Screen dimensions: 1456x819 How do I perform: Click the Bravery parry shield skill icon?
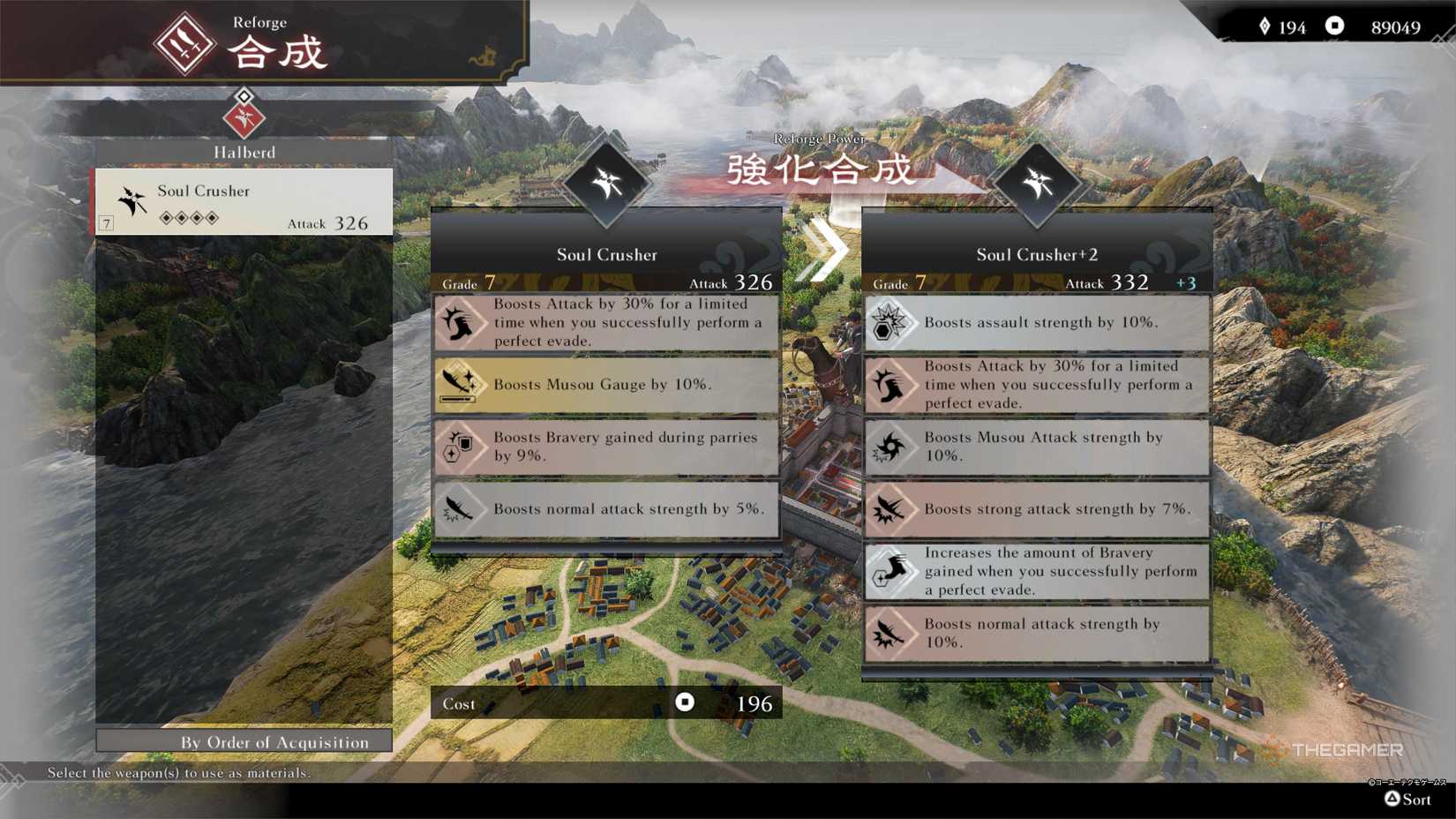(462, 447)
